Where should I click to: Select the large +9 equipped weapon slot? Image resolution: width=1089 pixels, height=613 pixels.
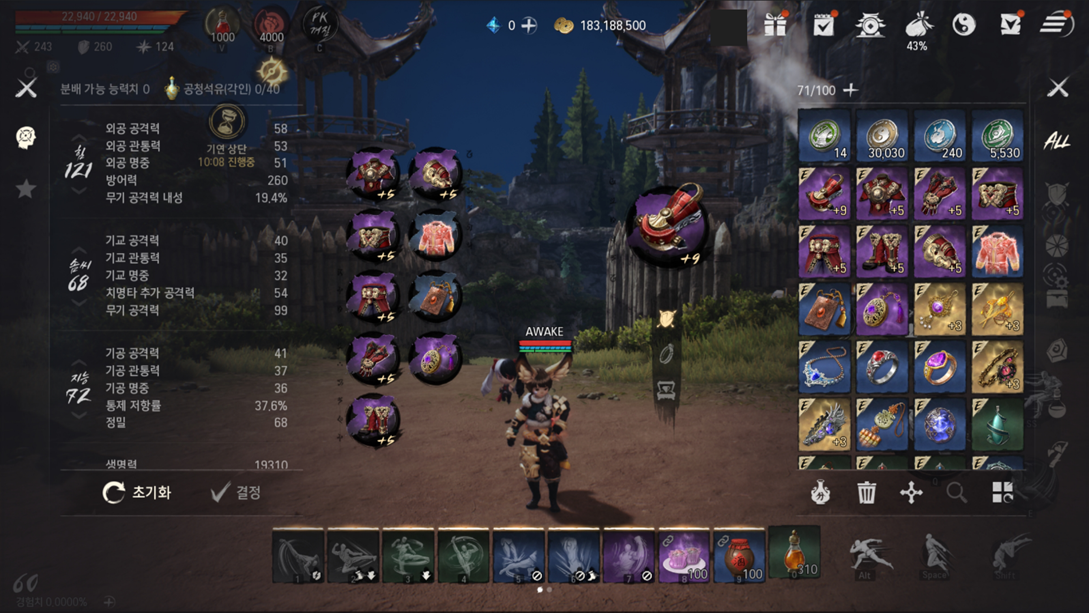[x=669, y=225]
